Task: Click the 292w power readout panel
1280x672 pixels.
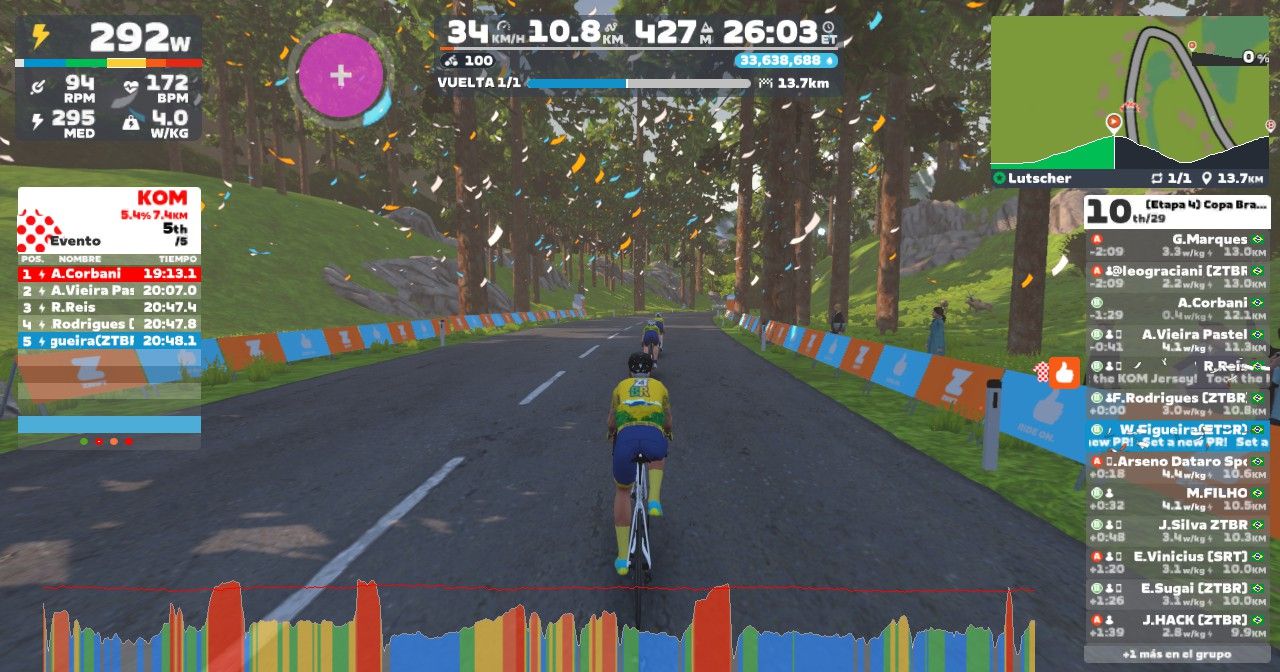Action: tap(108, 38)
